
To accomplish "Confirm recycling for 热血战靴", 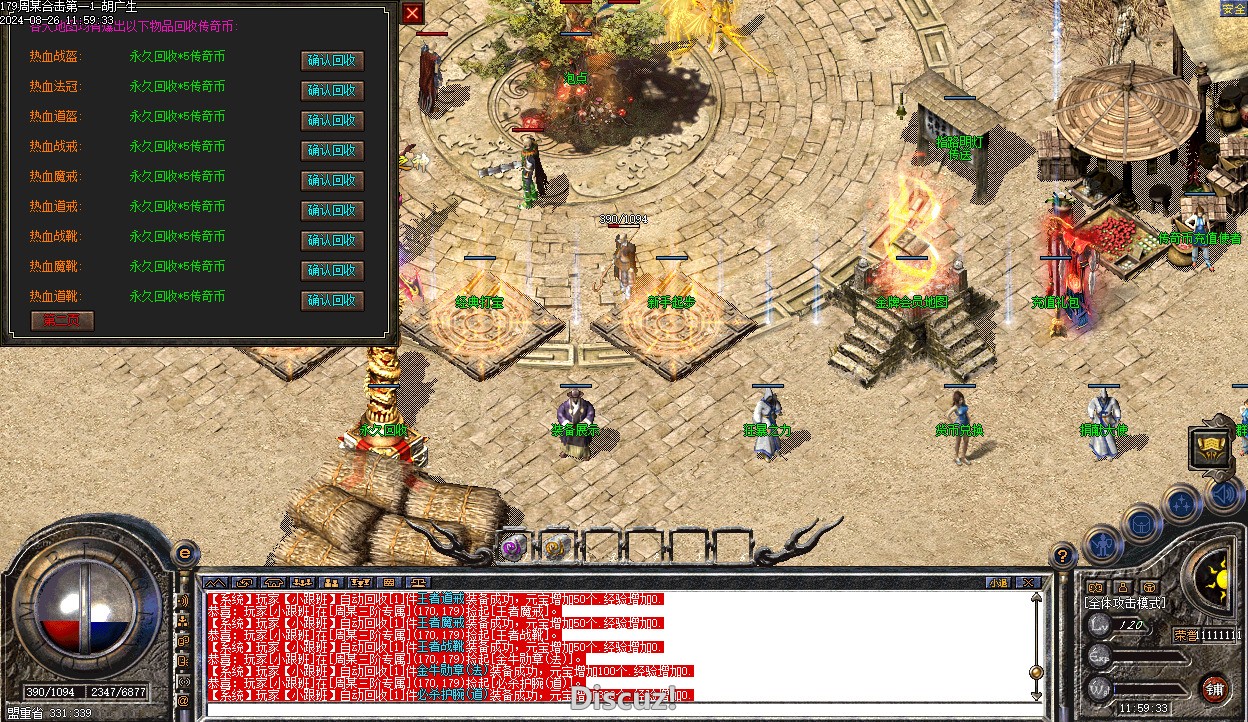I will (x=332, y=241).
